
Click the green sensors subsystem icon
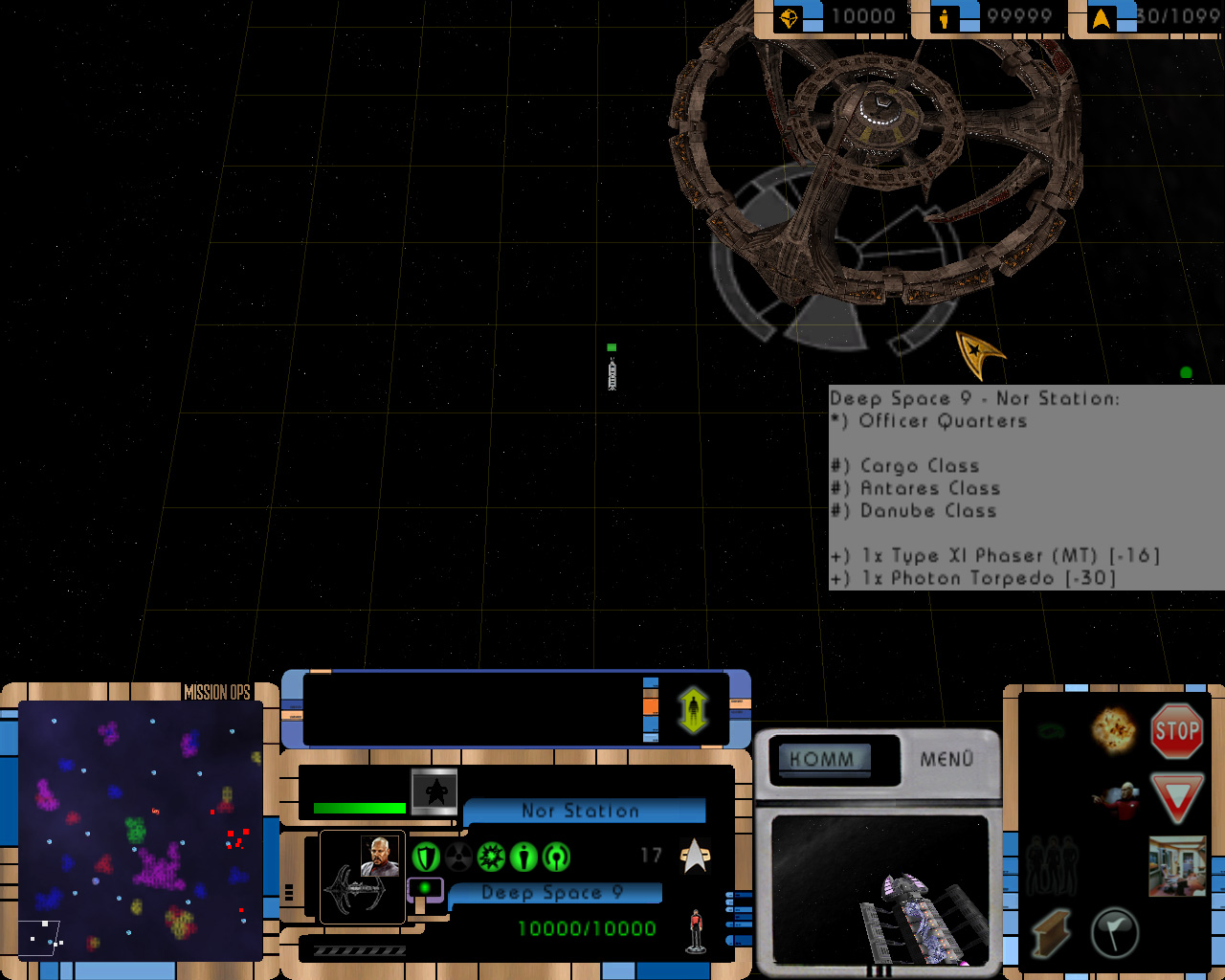pyautogui.click(x=556, y=857)
